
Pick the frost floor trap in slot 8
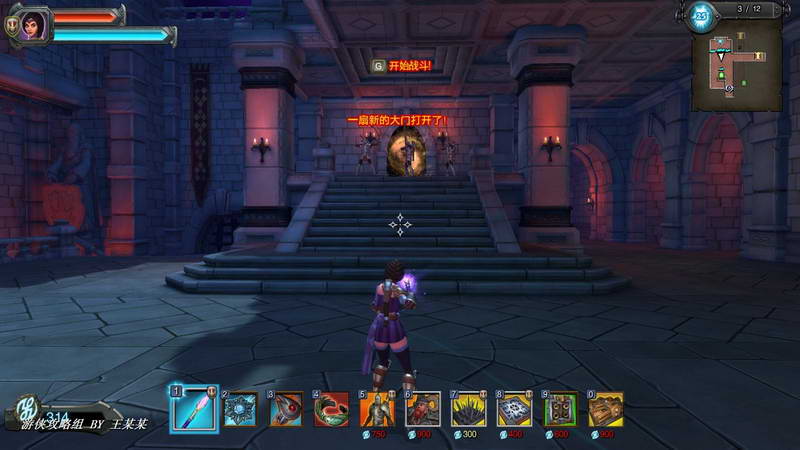[x=515, y=409]
